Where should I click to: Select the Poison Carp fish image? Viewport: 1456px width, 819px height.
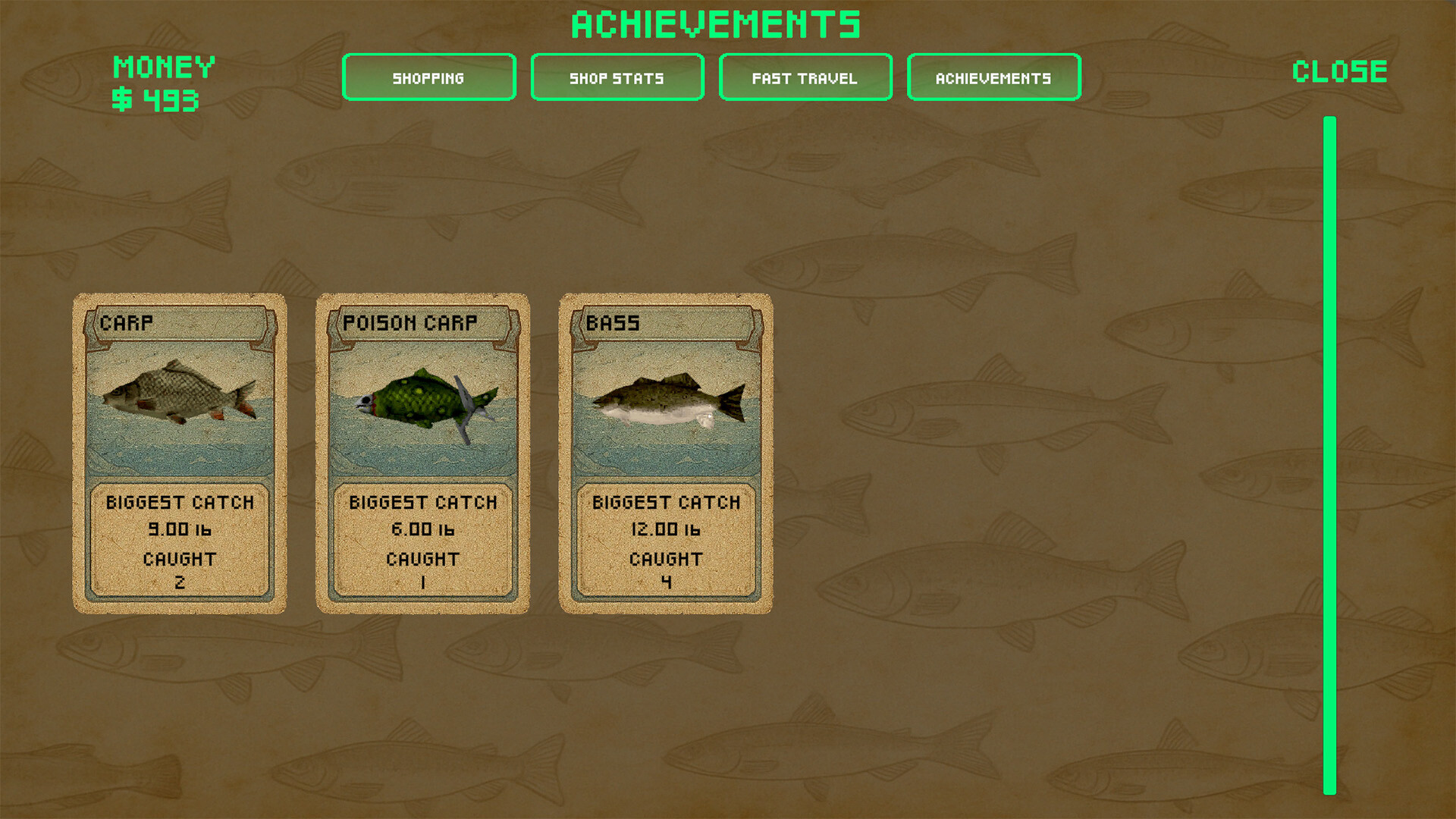coord(422,402)
